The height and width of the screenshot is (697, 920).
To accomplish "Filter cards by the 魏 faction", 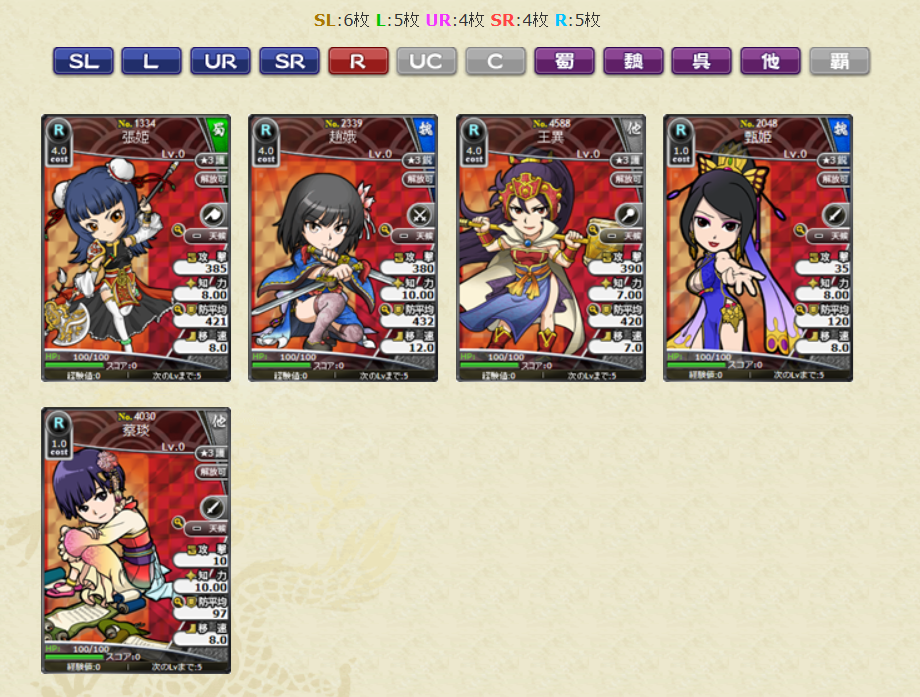I will coord(633,61).
